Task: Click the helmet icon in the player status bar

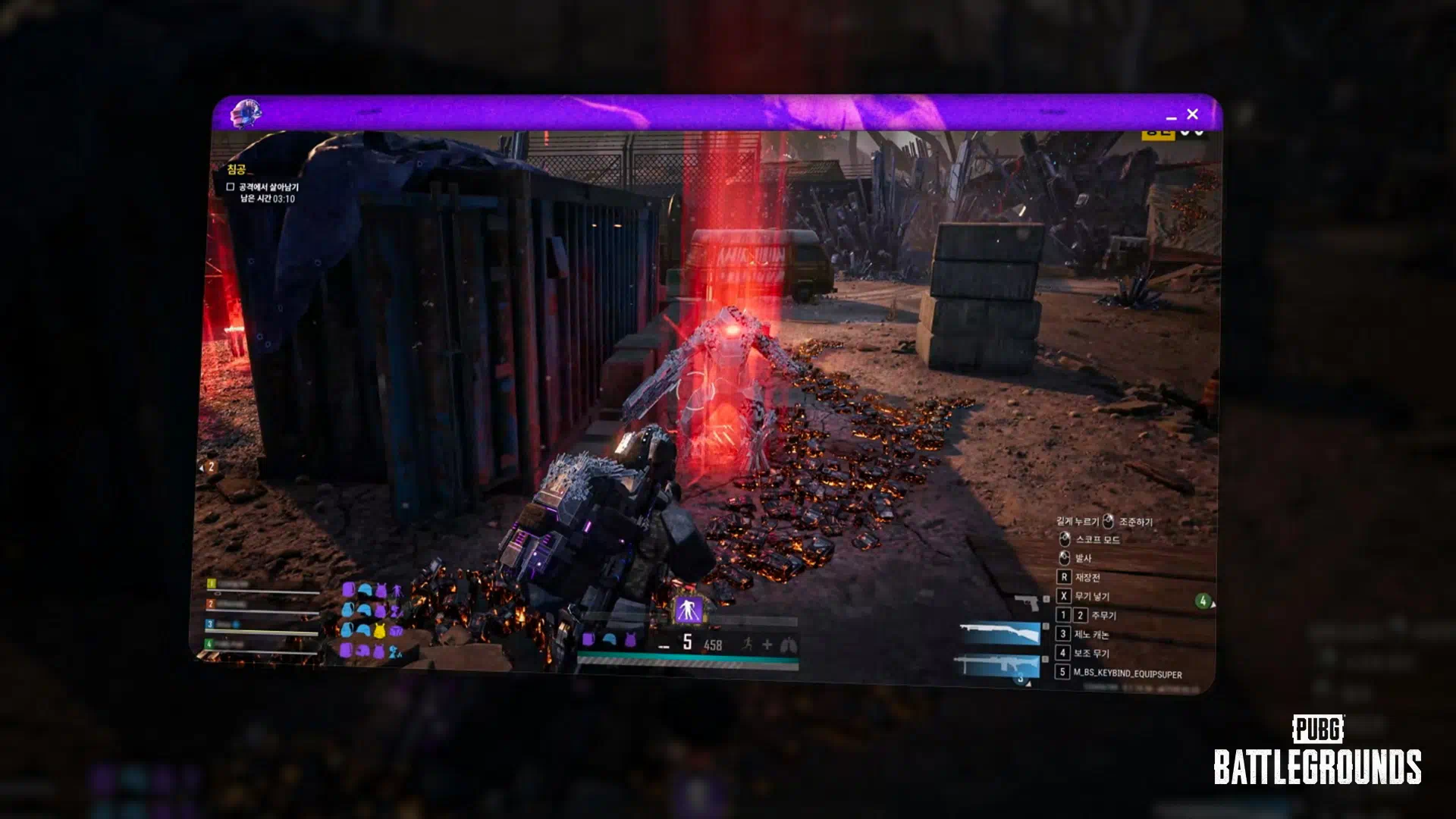Action: pyautogui.click(x=609, y=641)
